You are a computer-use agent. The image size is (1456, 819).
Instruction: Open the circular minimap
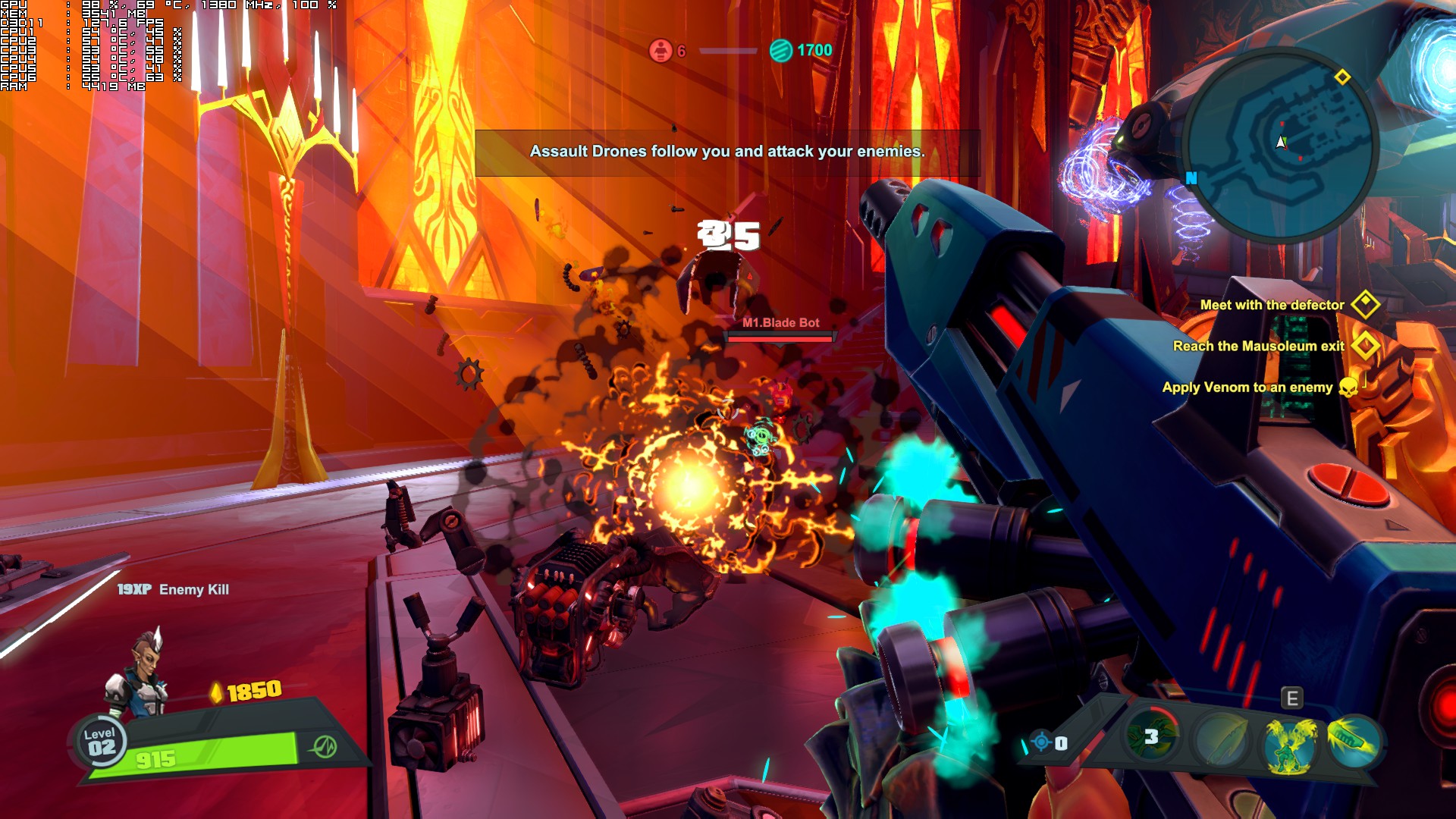1281,144
